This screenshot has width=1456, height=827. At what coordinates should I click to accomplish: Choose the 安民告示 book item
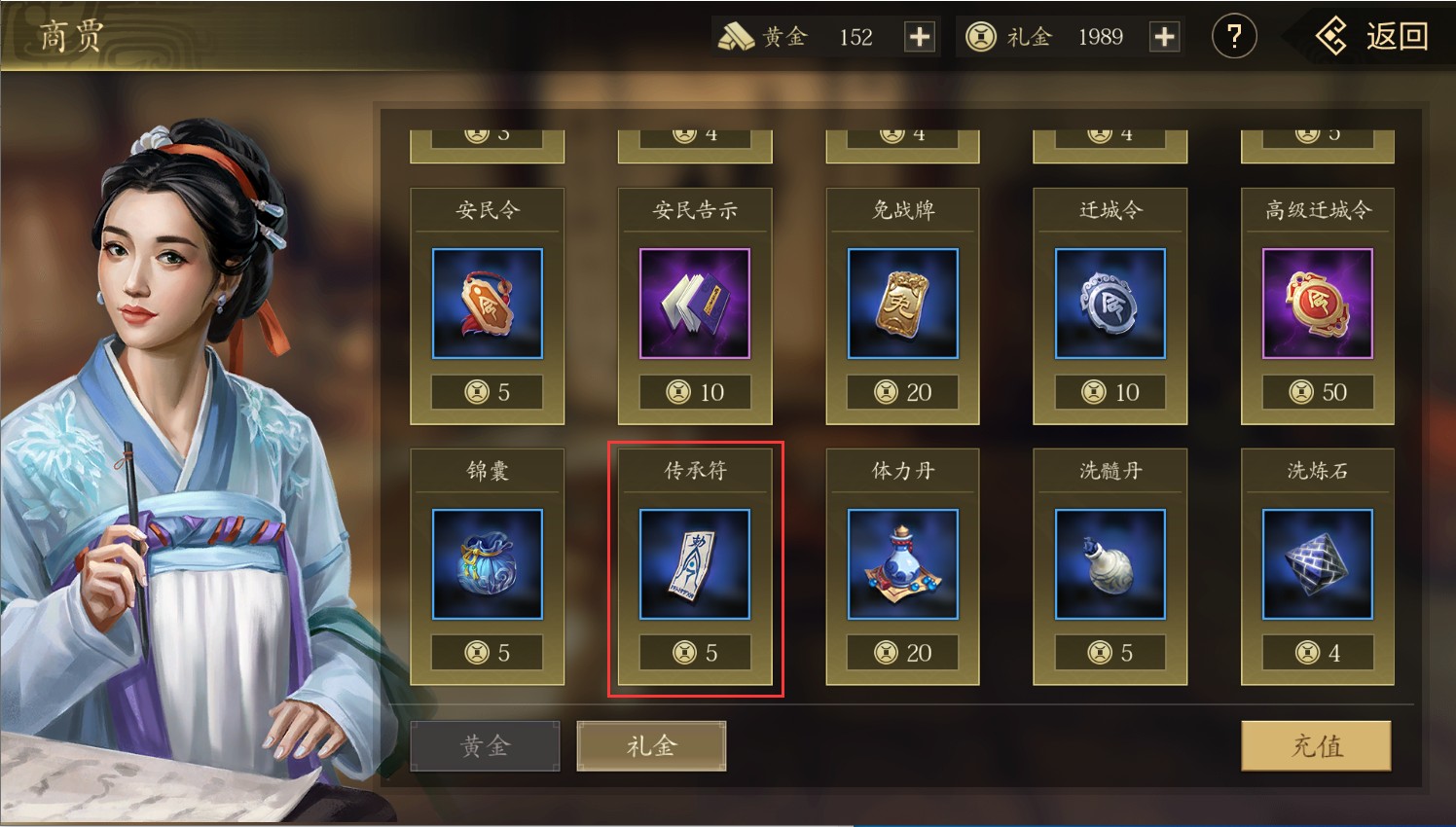(695, 305)
